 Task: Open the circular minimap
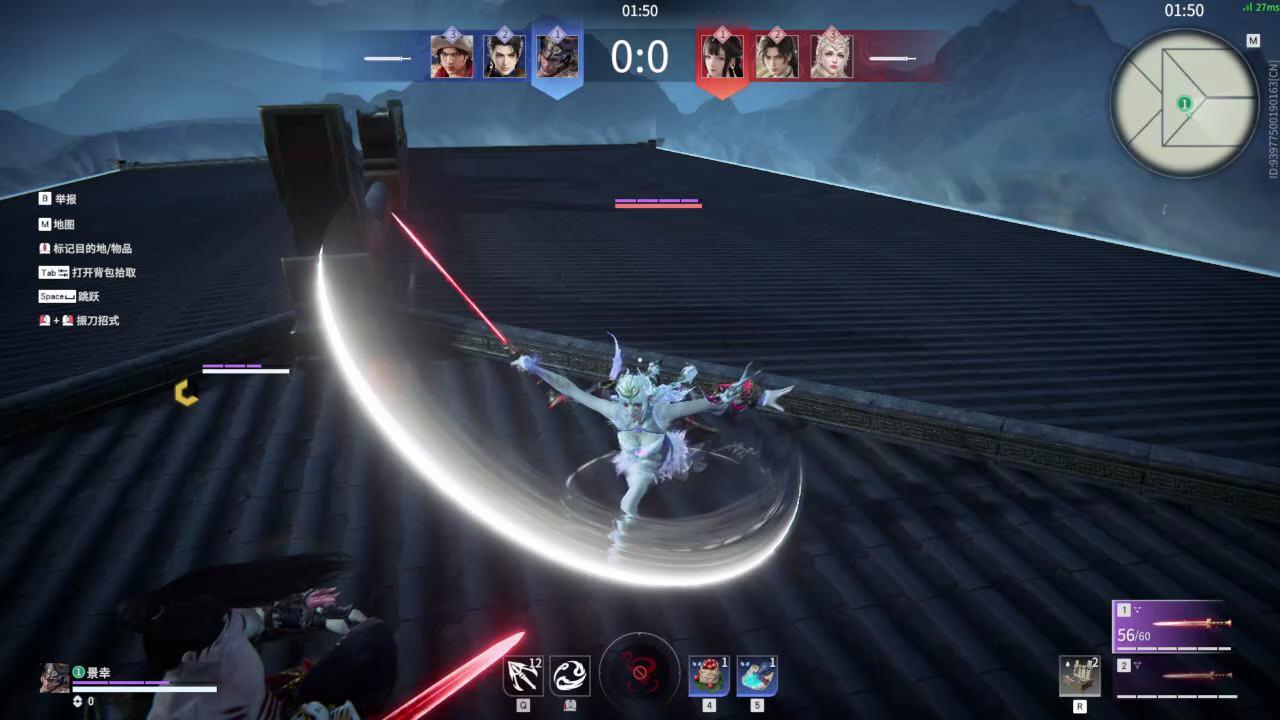1184,103
